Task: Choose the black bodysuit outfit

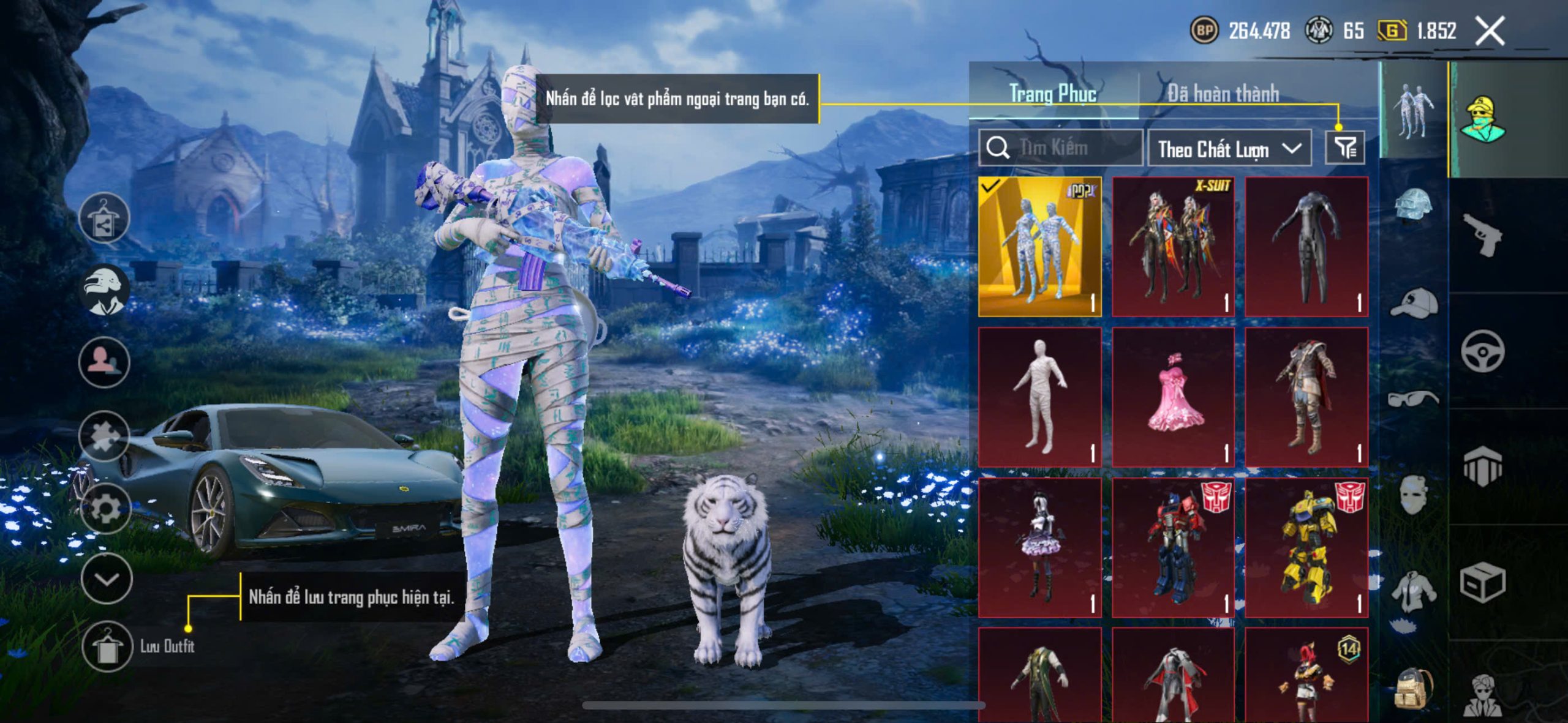Action: pos(1306,247)
